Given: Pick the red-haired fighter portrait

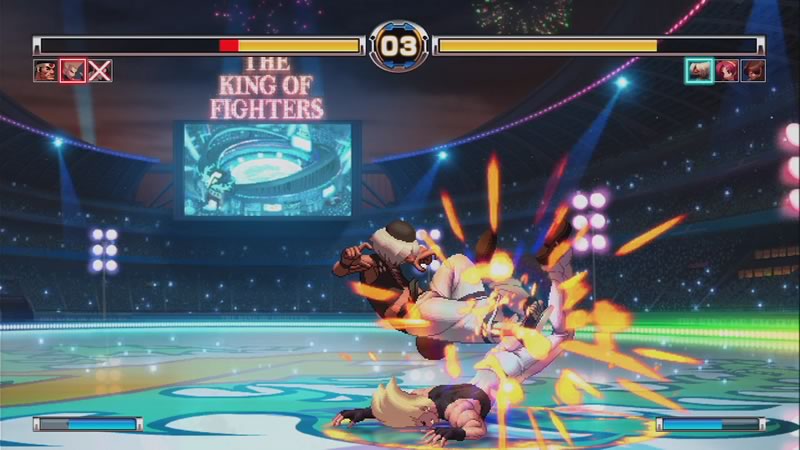Looking at the screenshot, I should [727, 70].
